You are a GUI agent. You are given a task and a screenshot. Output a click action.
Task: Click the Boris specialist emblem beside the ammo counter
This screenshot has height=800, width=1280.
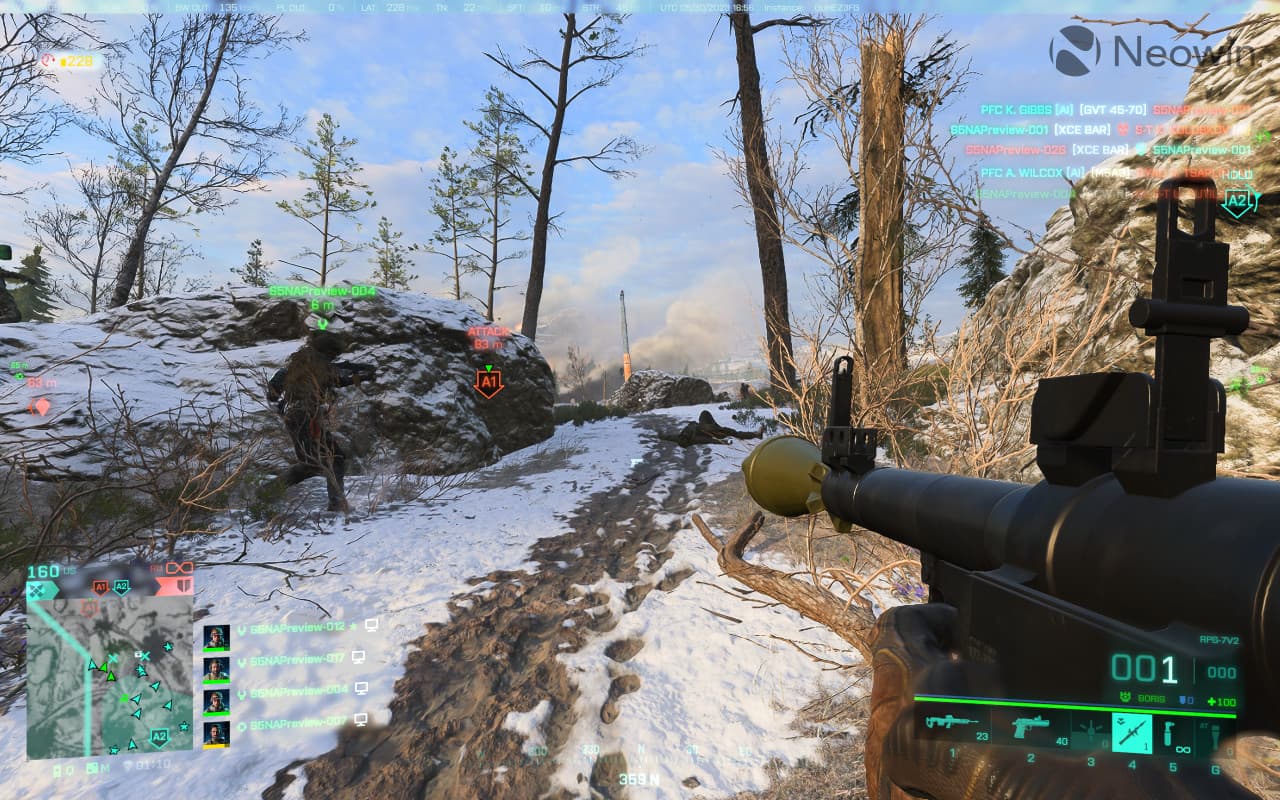[x=1125, y=698]
